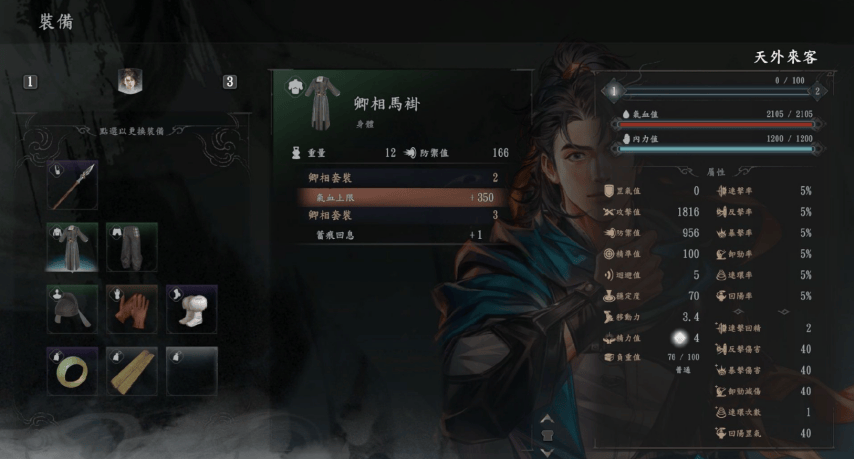Choose the orange gloves slot

132,309
